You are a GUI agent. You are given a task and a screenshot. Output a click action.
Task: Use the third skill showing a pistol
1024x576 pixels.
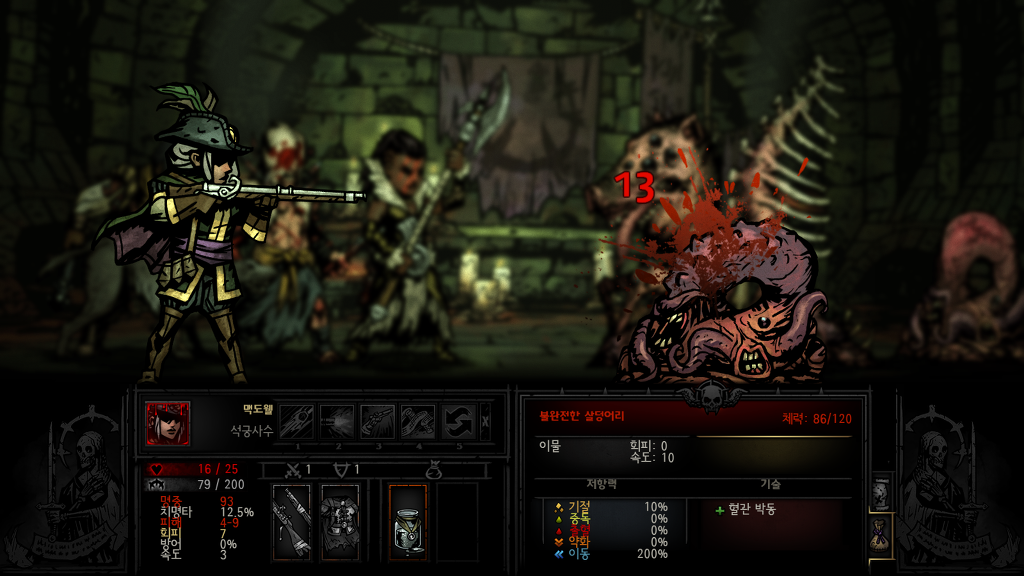[x=378, y=422]
